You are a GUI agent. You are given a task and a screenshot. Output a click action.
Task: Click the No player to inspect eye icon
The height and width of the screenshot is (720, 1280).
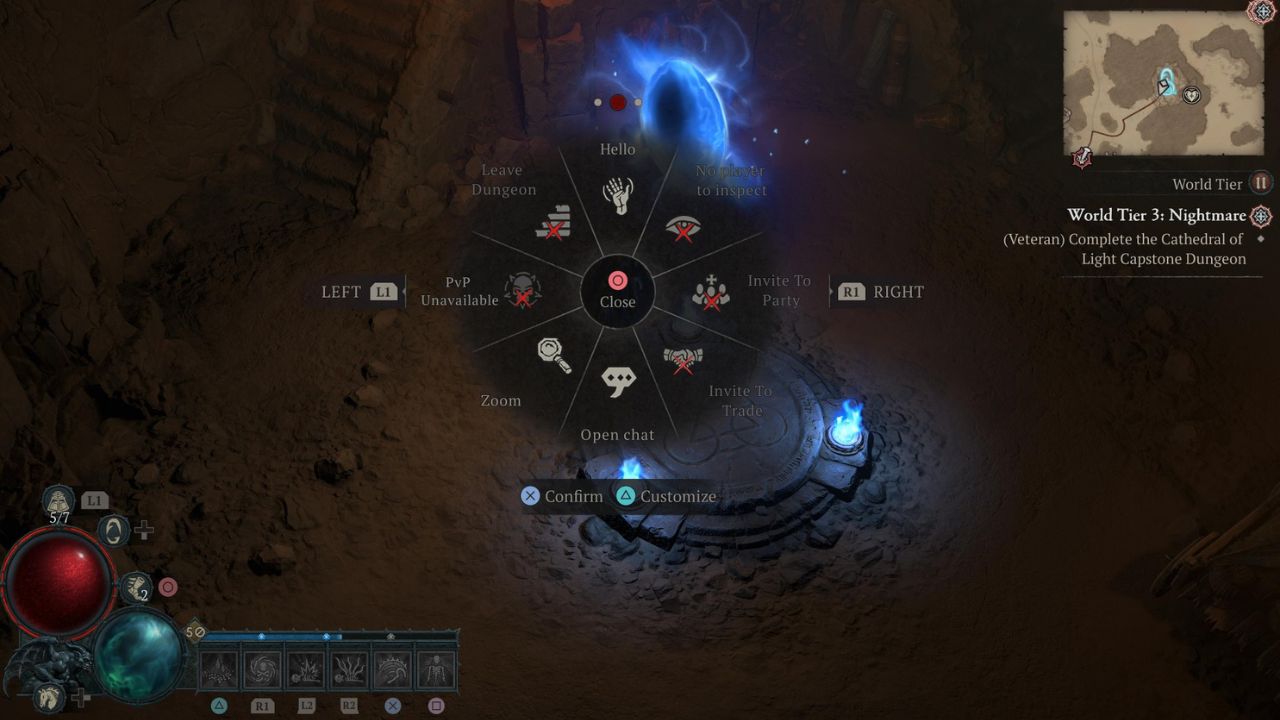click(x=685, y=225)
